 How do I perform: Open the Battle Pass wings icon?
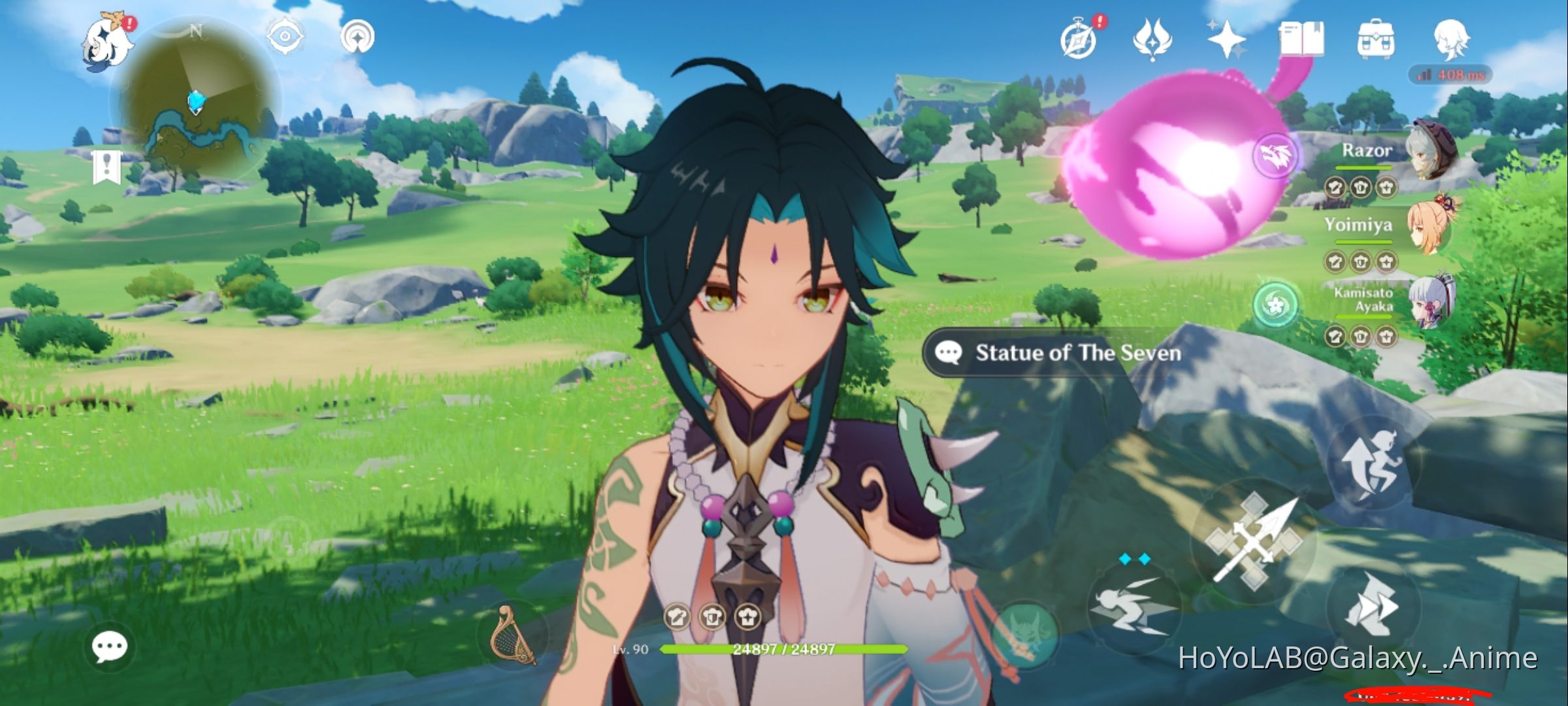tap(1154, 41)
